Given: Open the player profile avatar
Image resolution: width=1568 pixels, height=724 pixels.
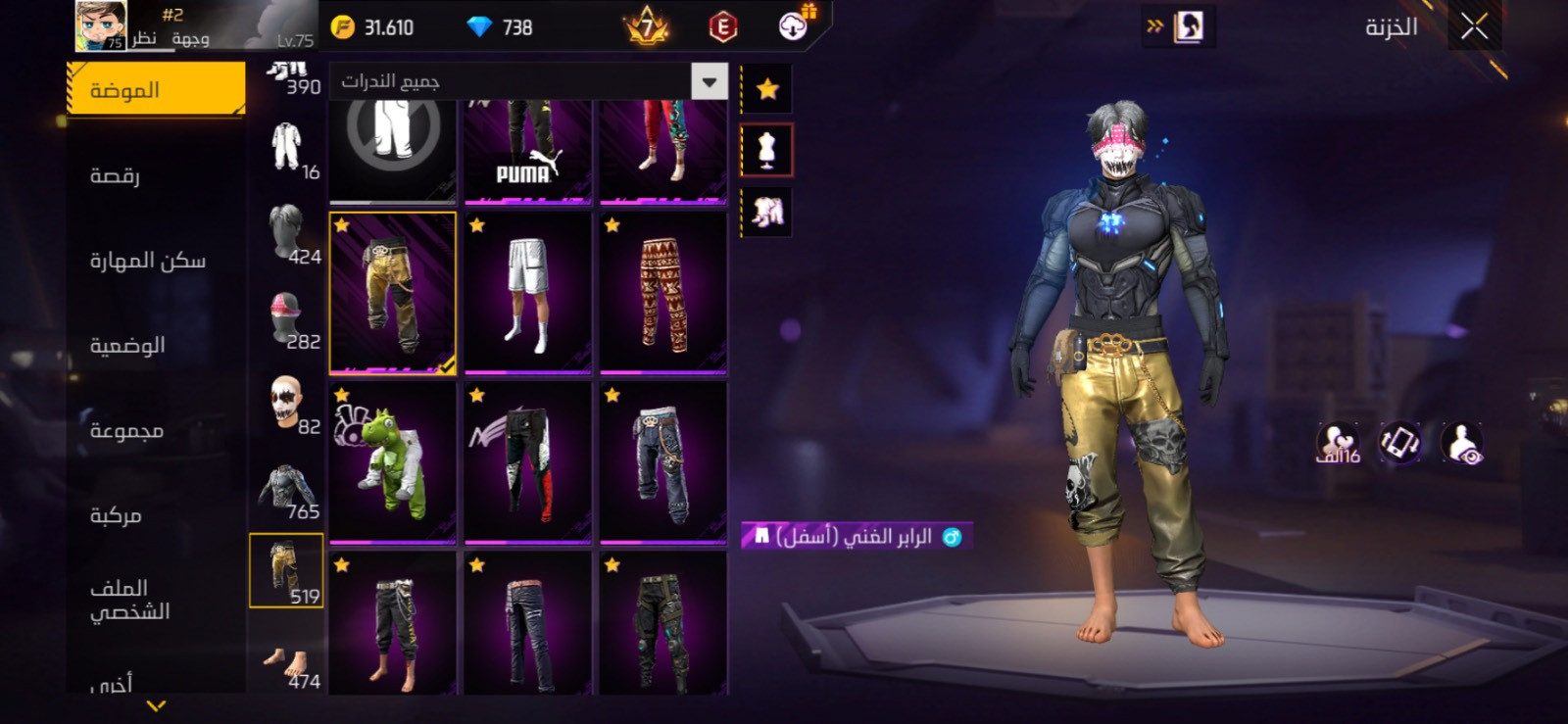Looking at the screenshot, I should click(101, 26).
